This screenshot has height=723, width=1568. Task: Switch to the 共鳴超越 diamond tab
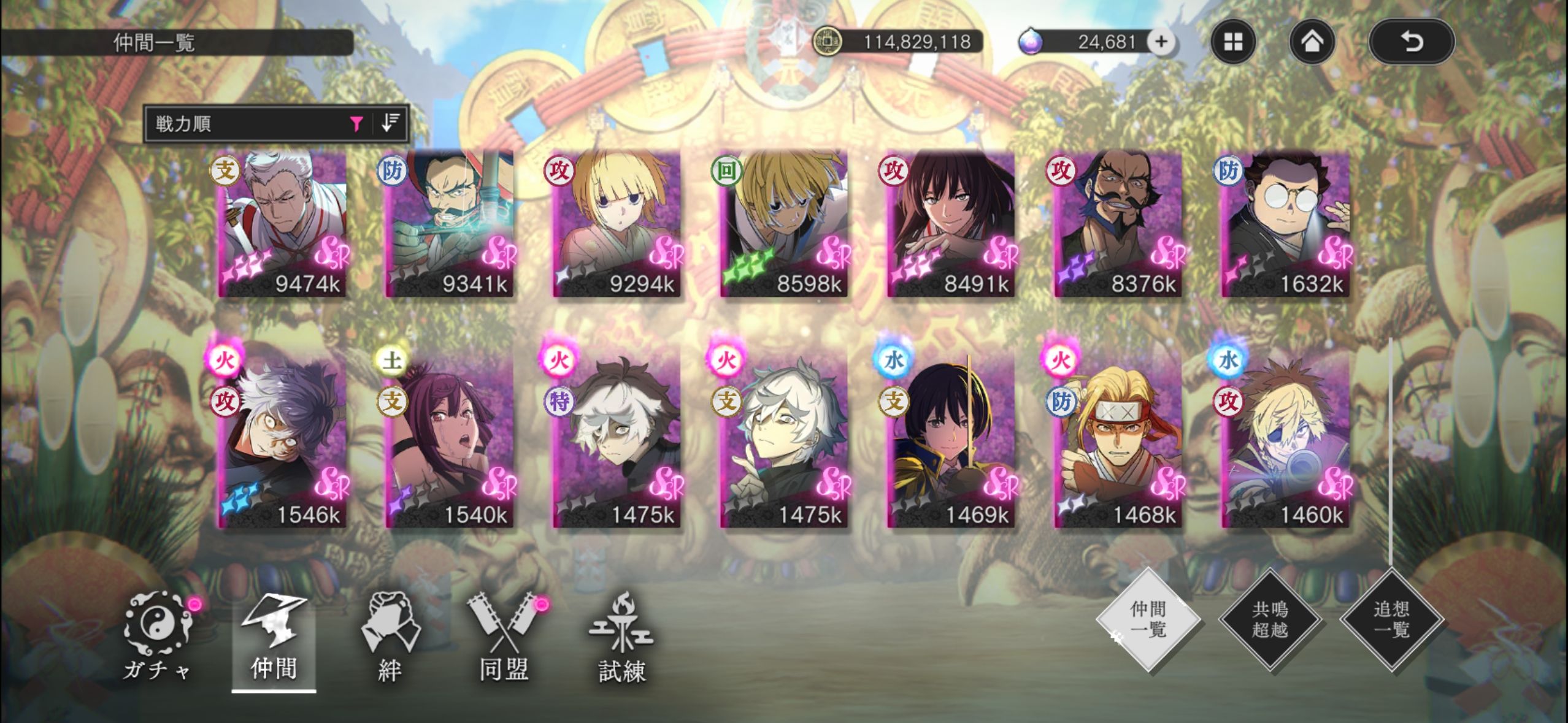[1269, 619]
